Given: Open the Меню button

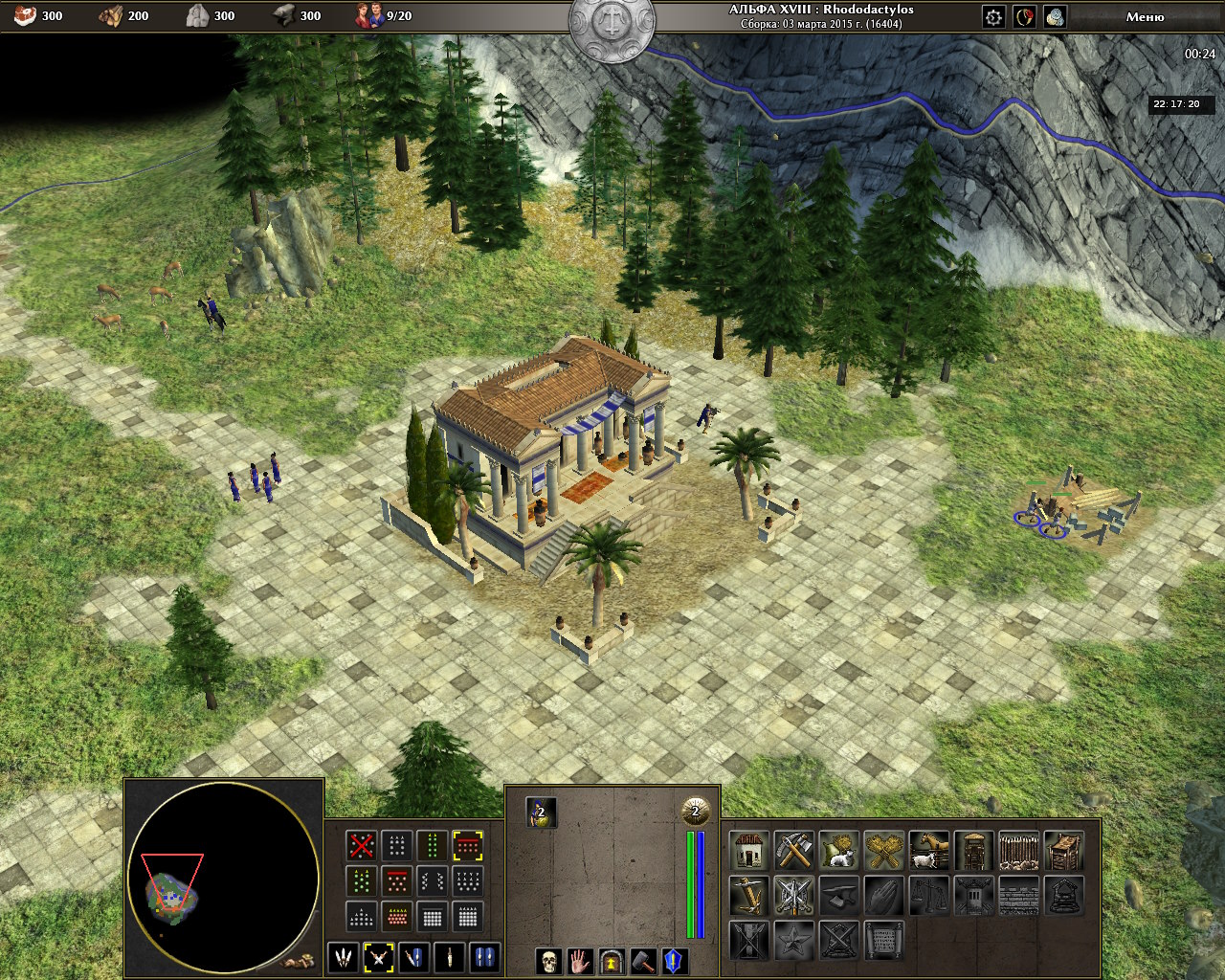Looking at the screenshot, I should [x=1145, y=16].
